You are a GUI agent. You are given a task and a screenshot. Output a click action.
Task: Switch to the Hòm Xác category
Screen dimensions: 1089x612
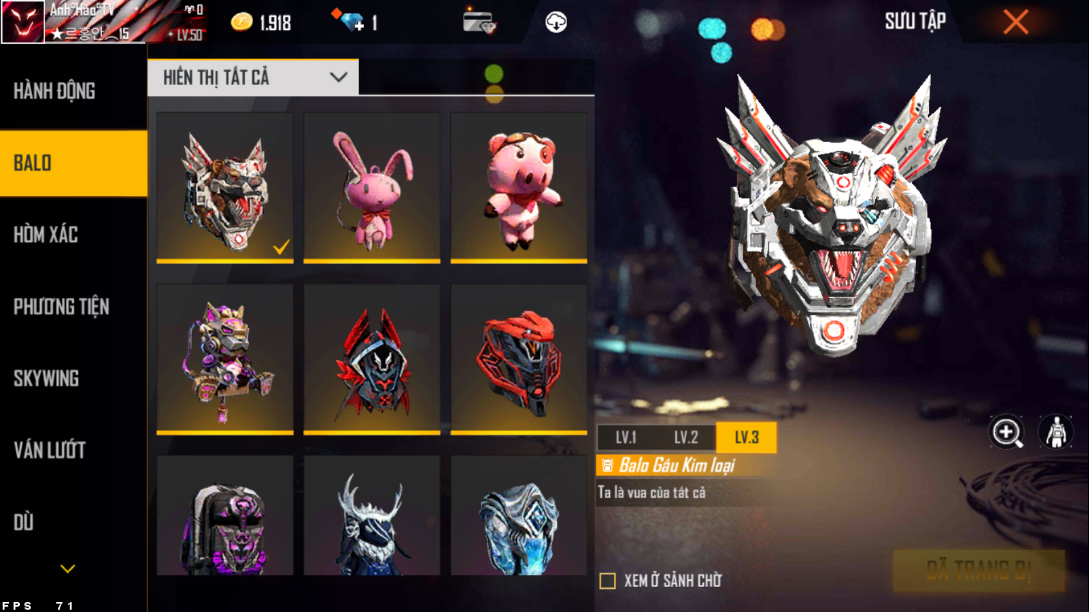tap(46, 235)
